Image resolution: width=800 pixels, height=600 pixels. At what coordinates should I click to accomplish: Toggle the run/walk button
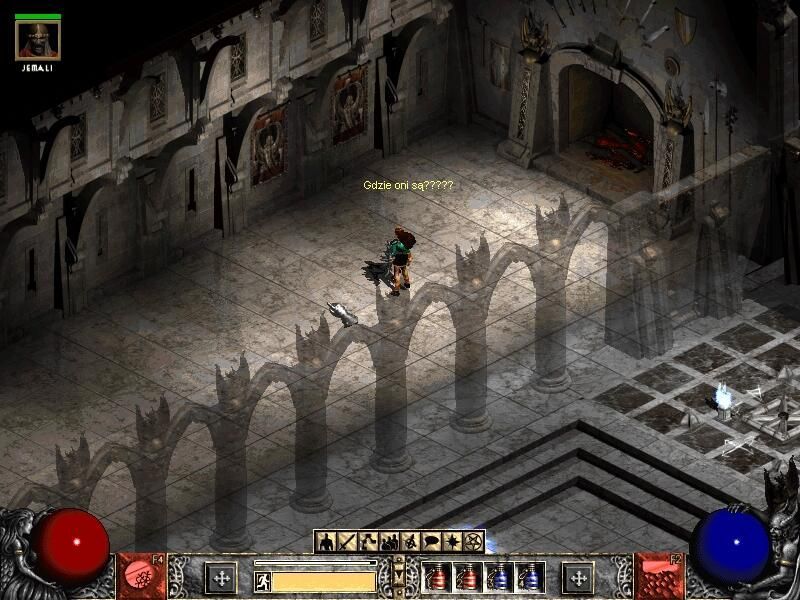point(262,580)
